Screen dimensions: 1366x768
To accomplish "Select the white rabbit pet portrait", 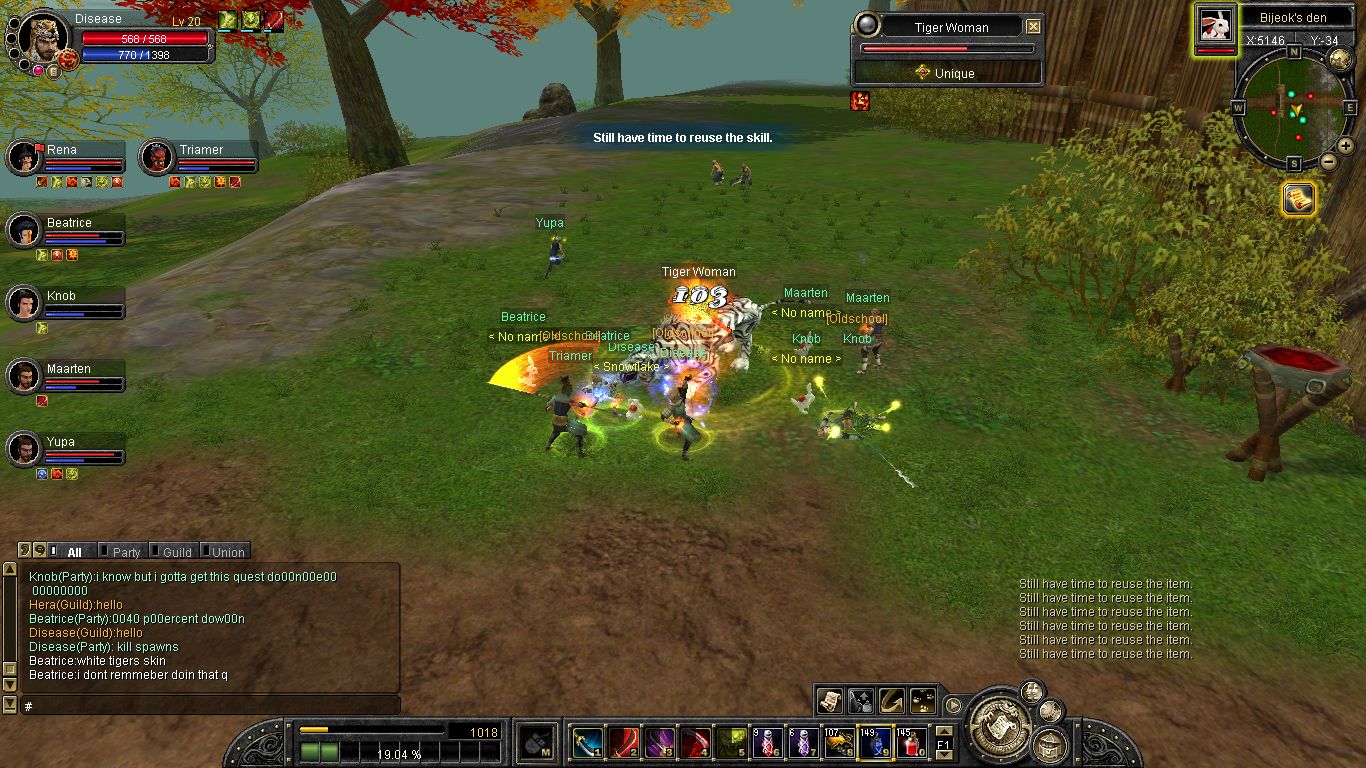I will point(1215,26).
